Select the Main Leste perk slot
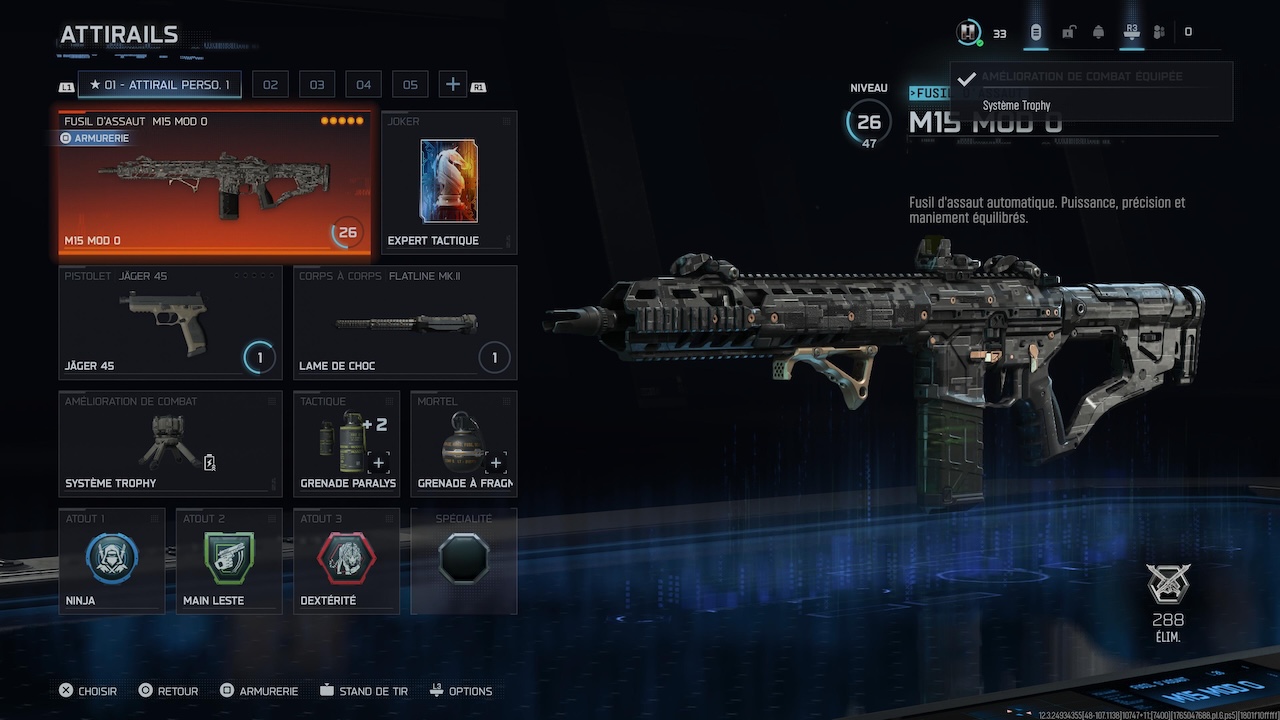The width and height of the screenshot is (1280, 720). pyautogui.click(x=229, y=560)
